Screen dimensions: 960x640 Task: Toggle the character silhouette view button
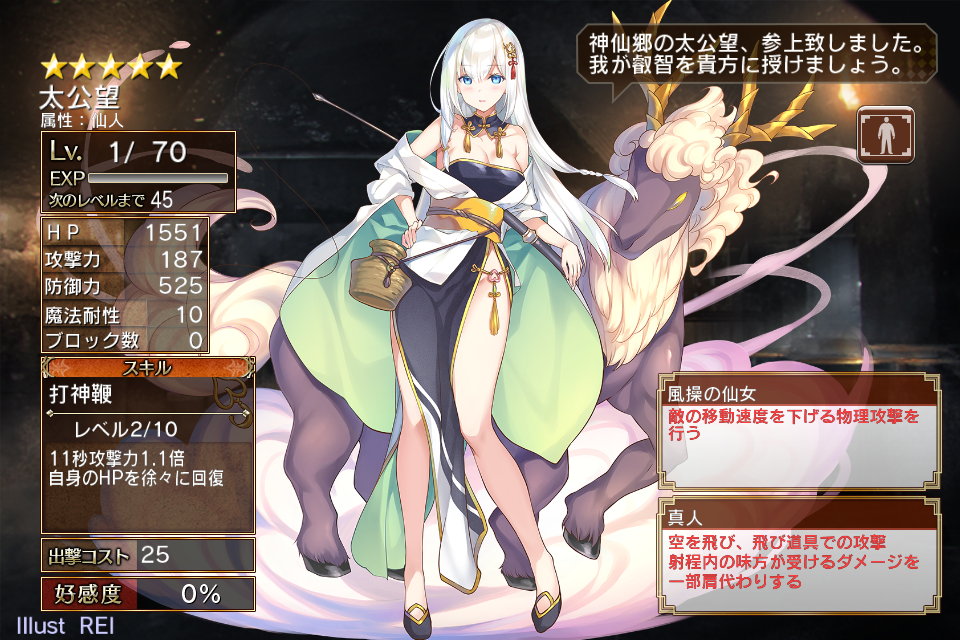[885, 134]
